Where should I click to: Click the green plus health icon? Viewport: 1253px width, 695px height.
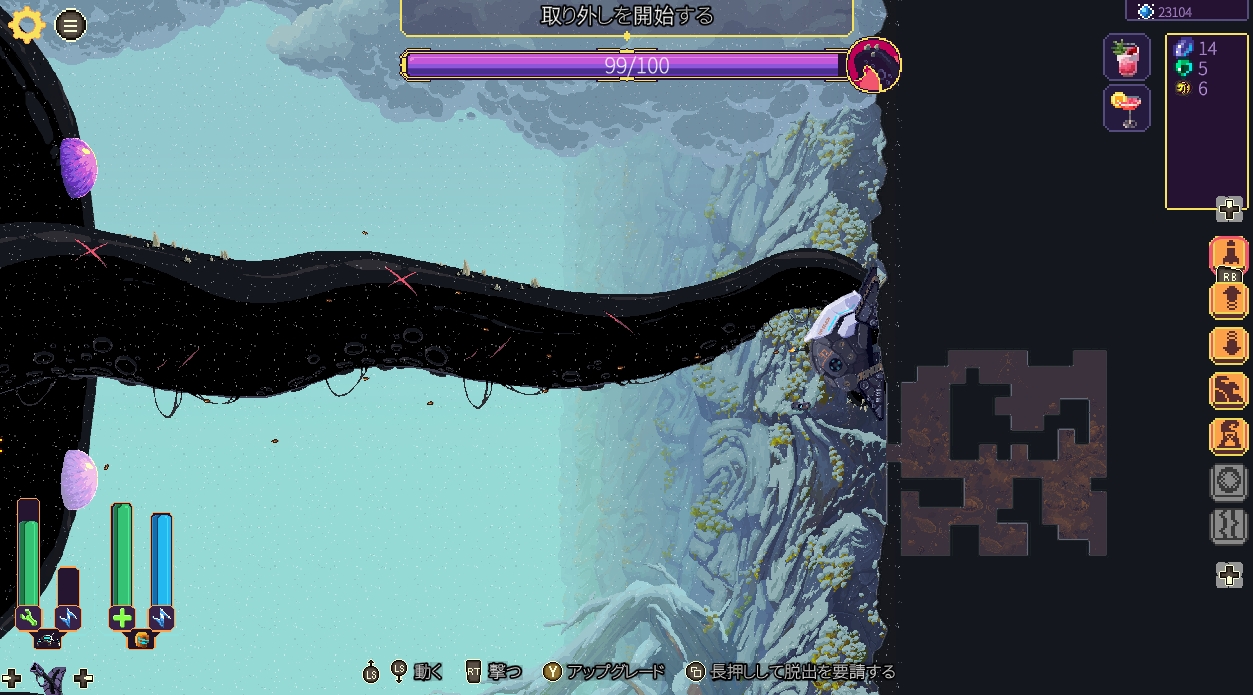click(122, 618)
